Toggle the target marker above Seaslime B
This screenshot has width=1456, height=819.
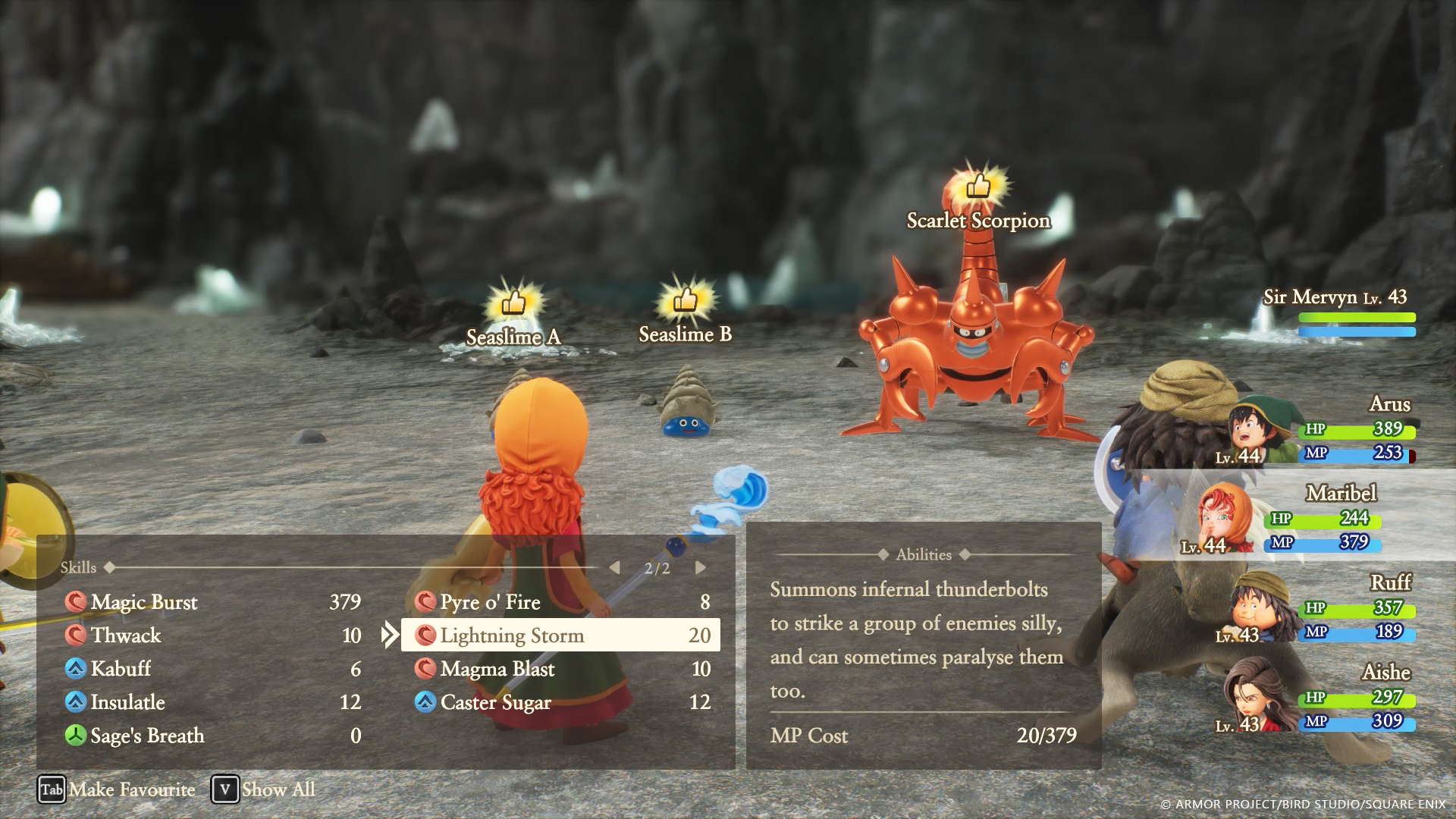685,299
